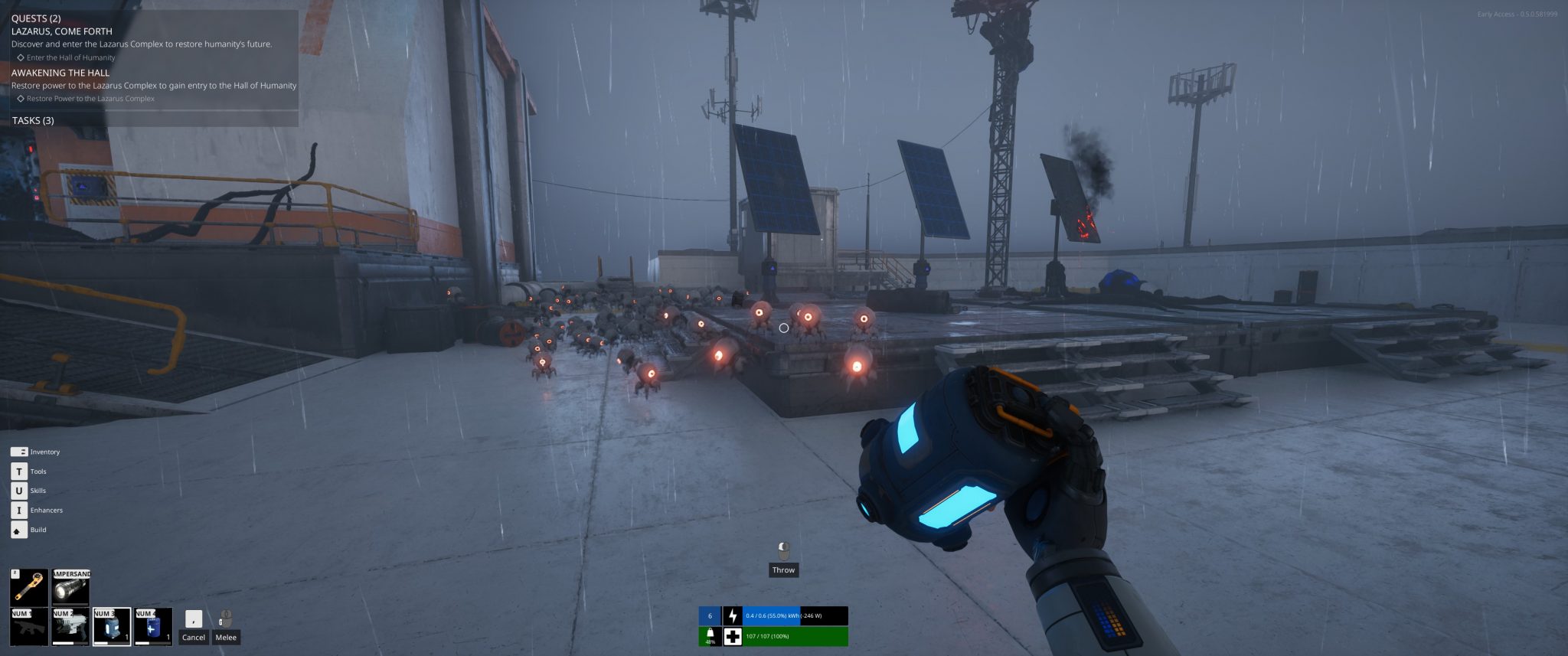Image resolution: width=1568 pixels, height=656 pixels.
Task: Choose the rifle in the NUM 1 slot
Action: point(29,627)
